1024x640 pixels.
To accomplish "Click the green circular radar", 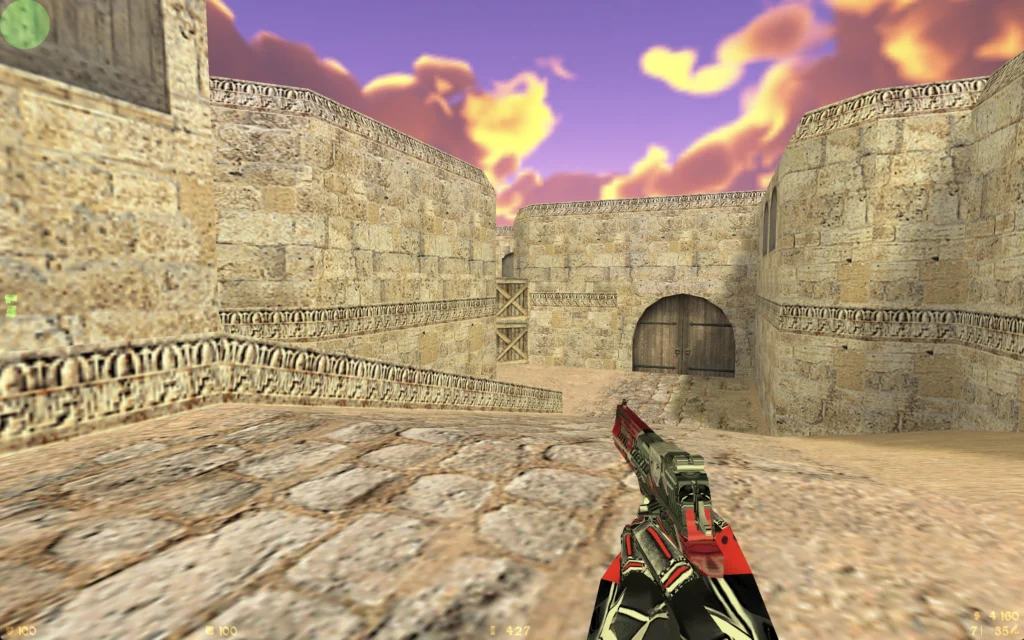I will click(24, 23).
